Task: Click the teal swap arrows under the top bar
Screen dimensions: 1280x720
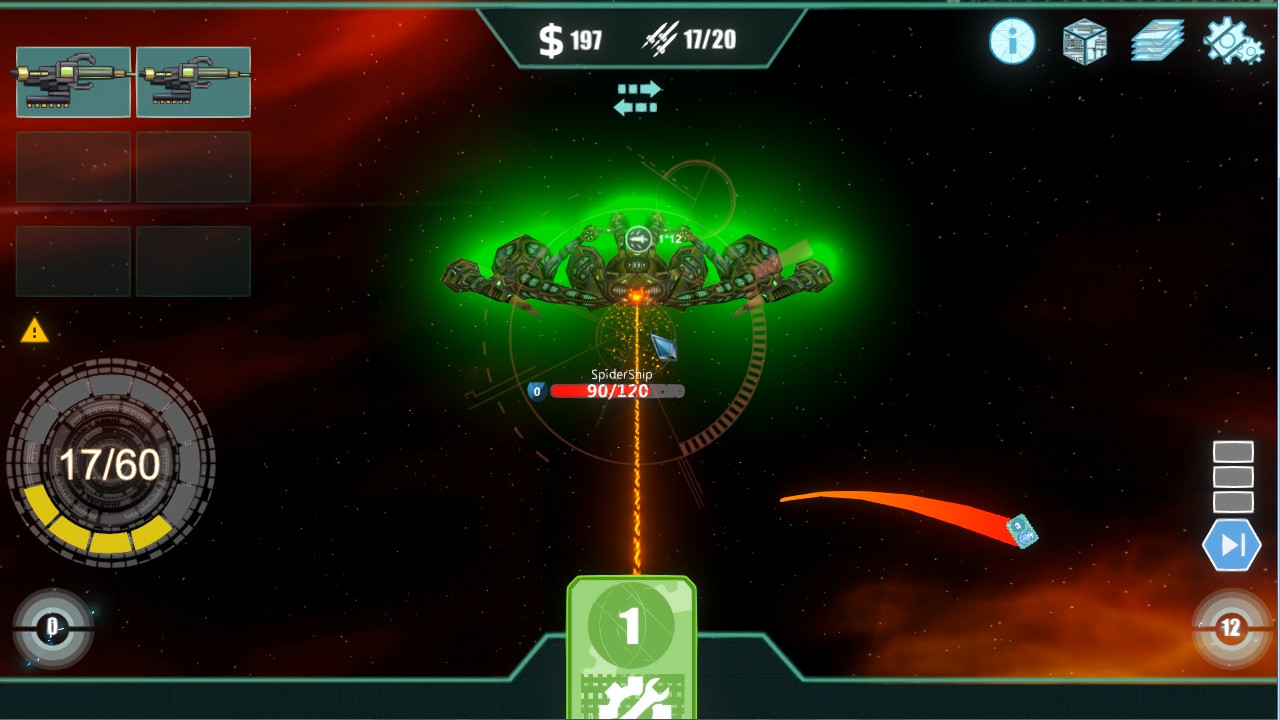Action: (x=639, y=95)
